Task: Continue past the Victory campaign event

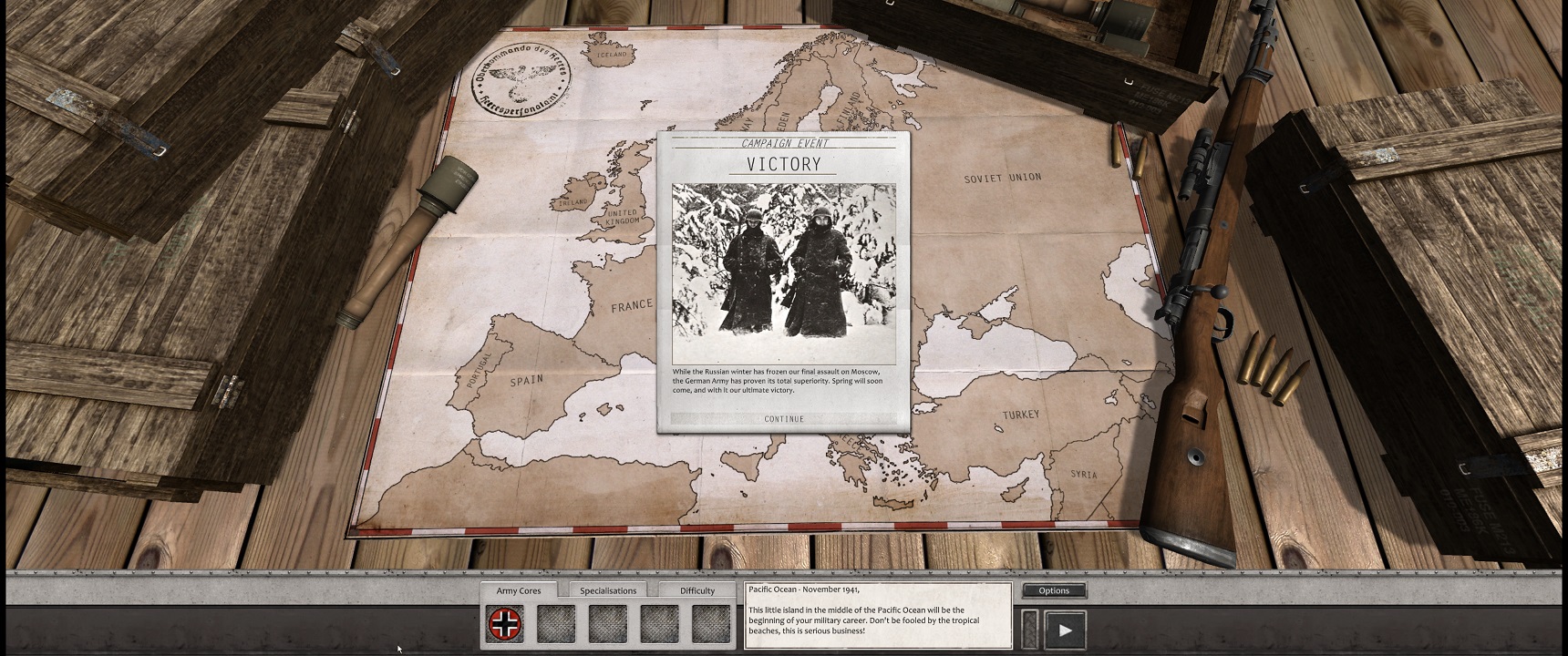Action: click(x=784, y=419)
